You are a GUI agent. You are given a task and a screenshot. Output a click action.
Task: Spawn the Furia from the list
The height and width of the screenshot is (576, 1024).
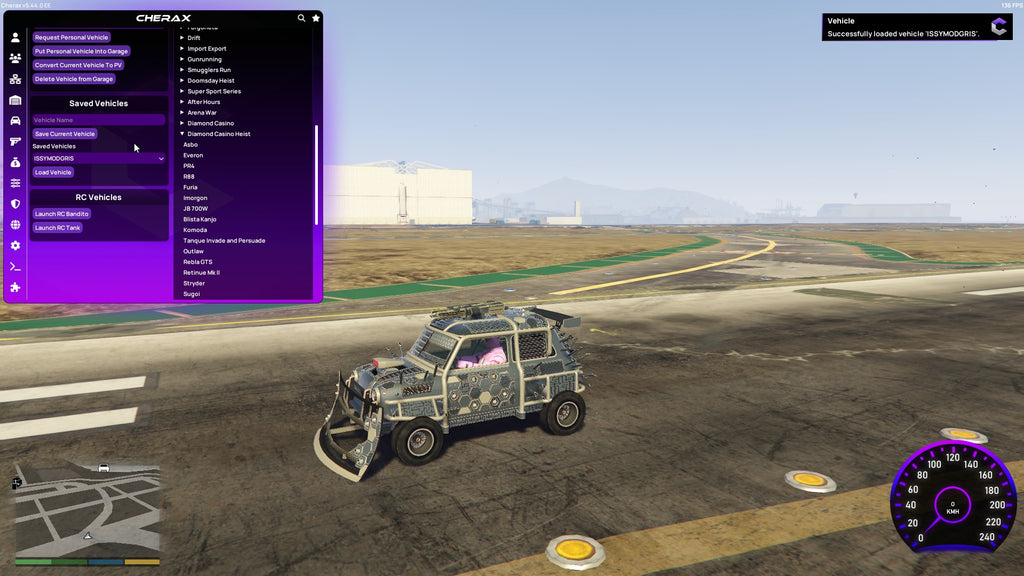point(190,187)
